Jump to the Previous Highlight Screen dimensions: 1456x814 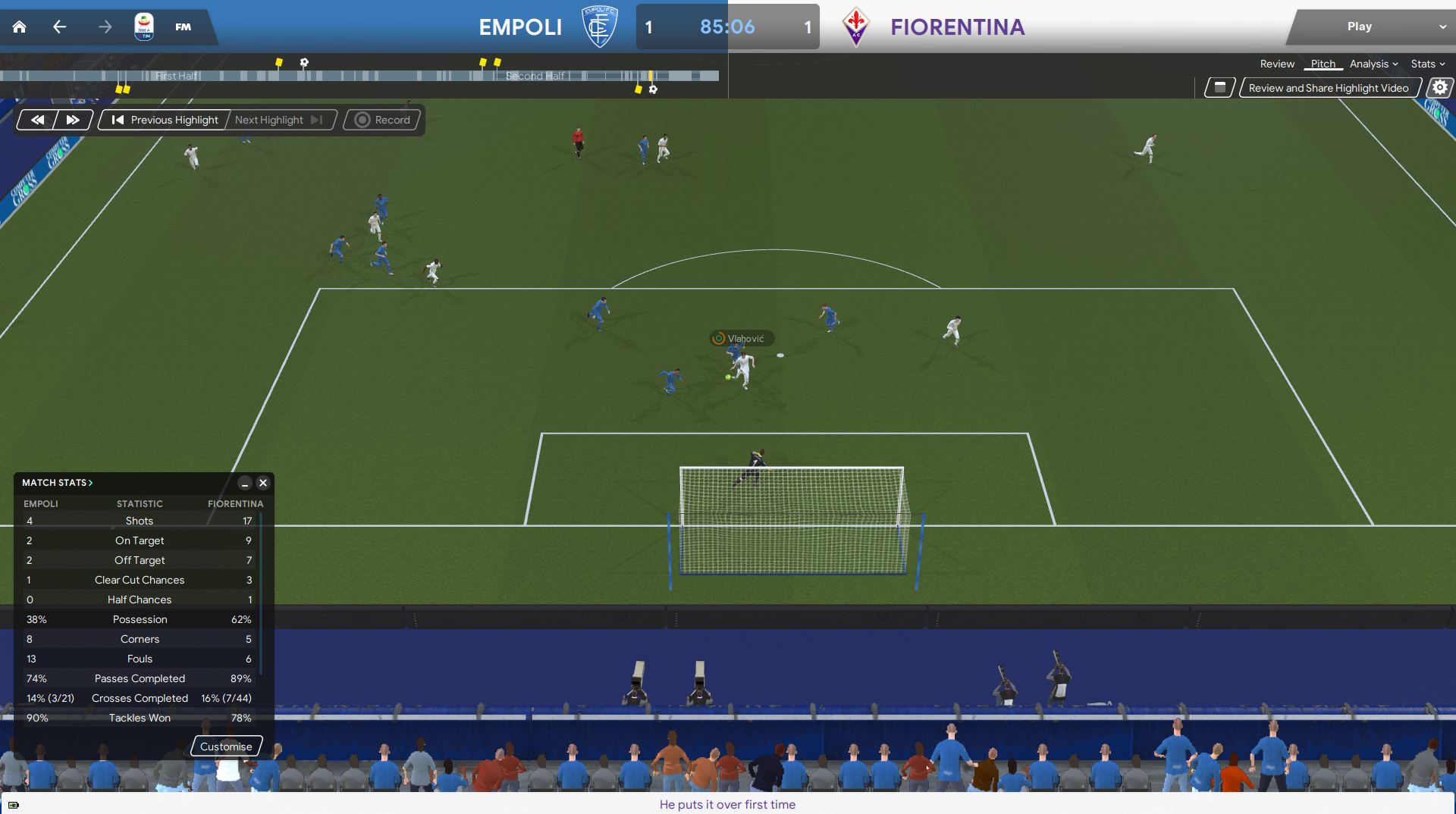tap(165, 120)
